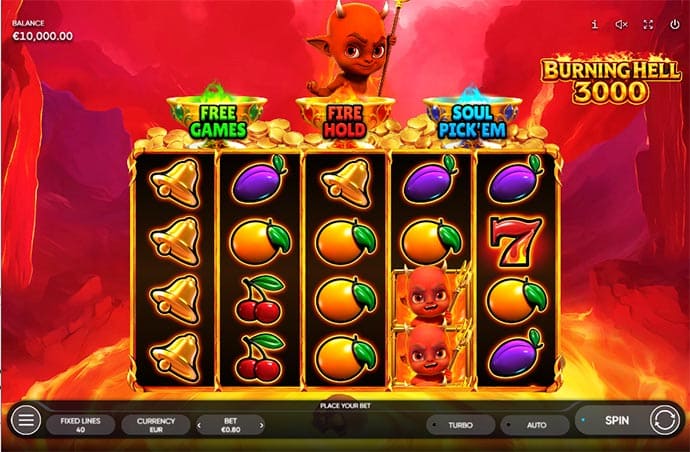Show the game info page
Viewport: 690px width, 452px height.
pyautogui.click(x=595, y=24)
